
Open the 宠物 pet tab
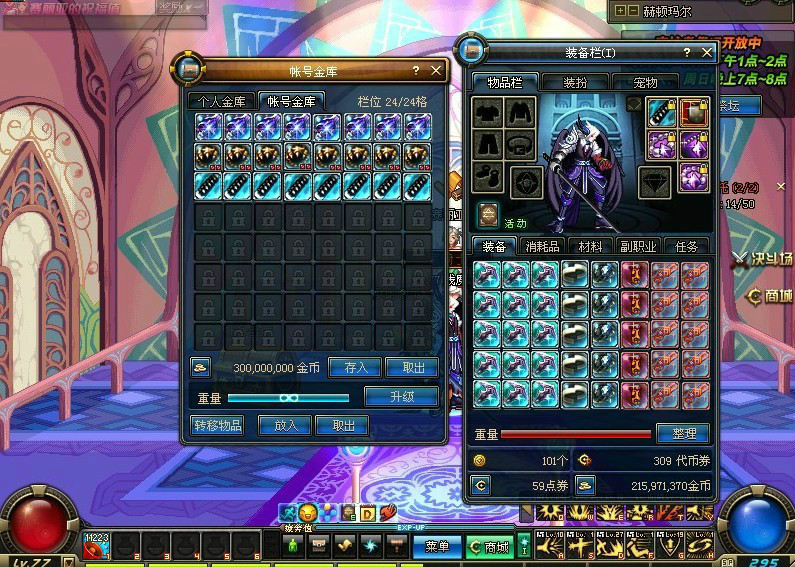click(x=645, y=82)
